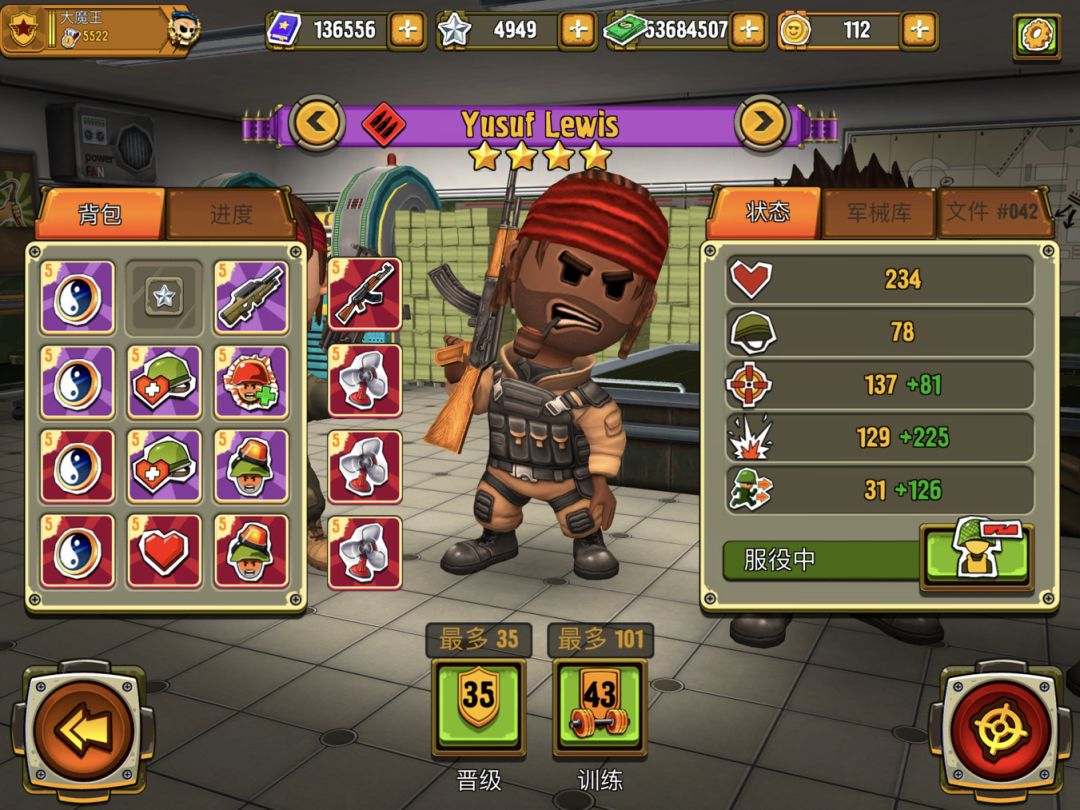Open the settings gear button
The height and width of the screenshot is (810, 1080).
pos(1036,36)
